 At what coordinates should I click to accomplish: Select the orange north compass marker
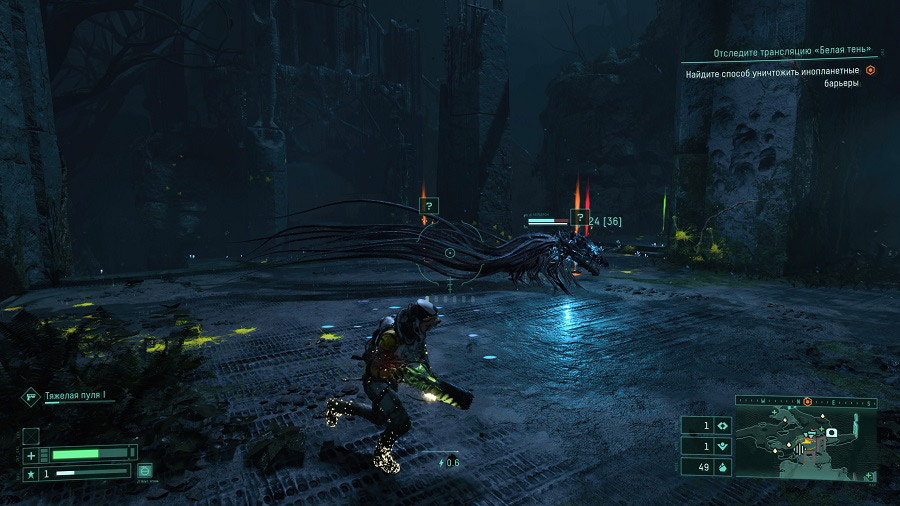807,401
